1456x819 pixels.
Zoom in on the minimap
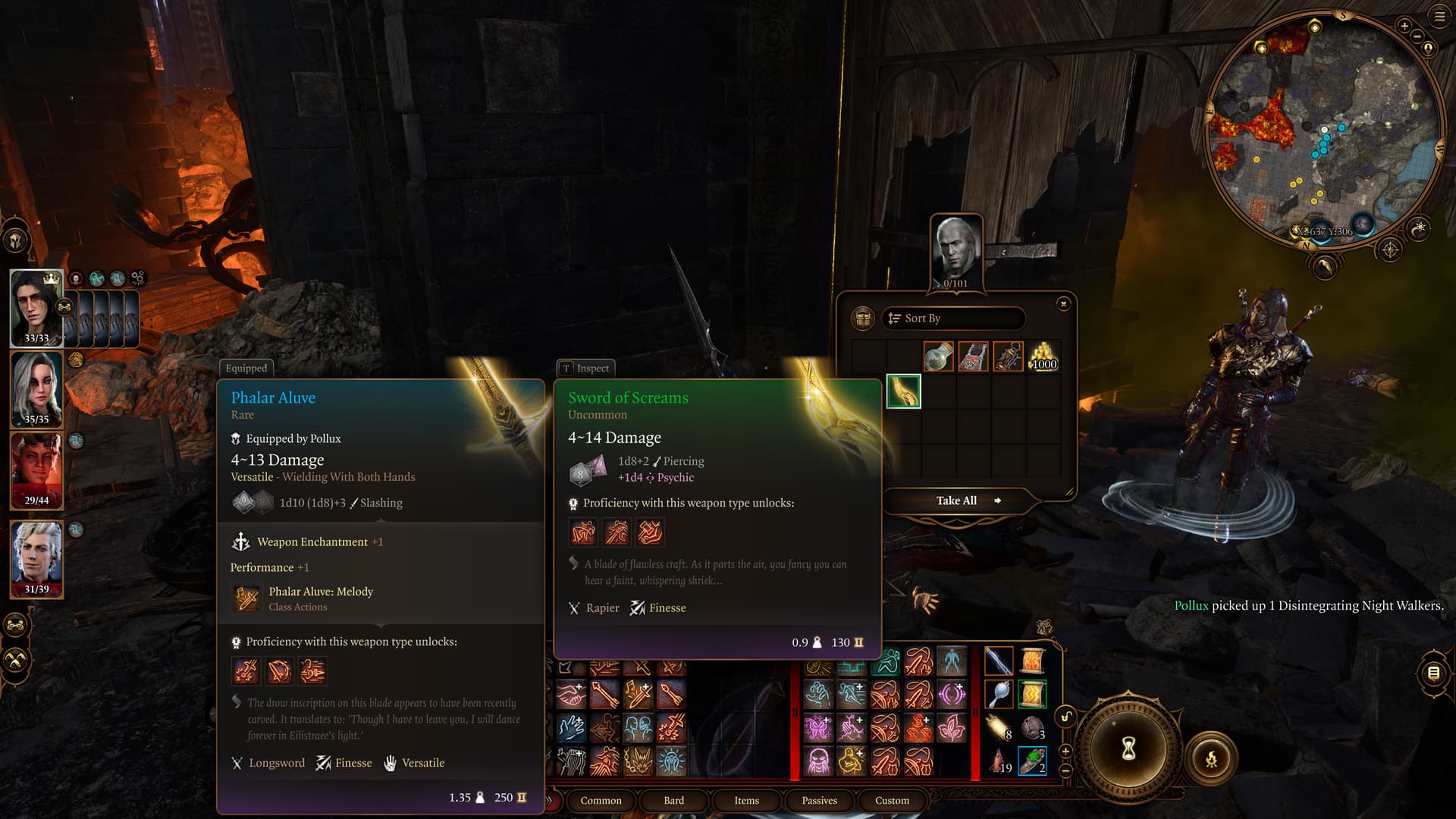click(x=1404, y=27)
